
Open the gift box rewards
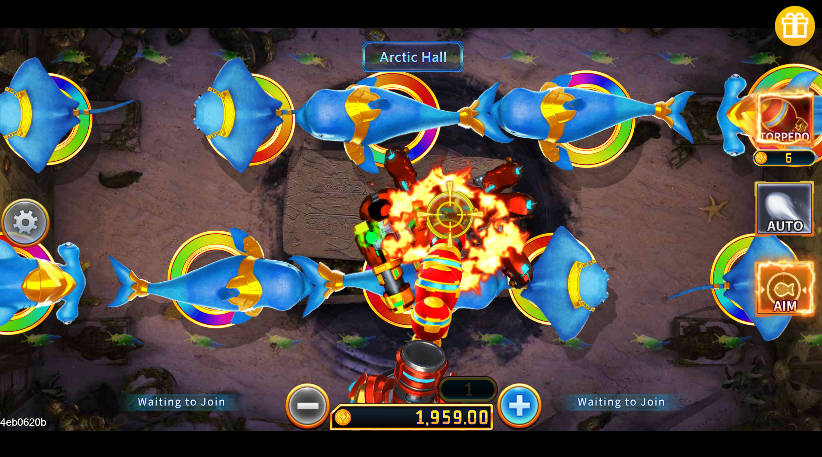click(x=795, y=27)
